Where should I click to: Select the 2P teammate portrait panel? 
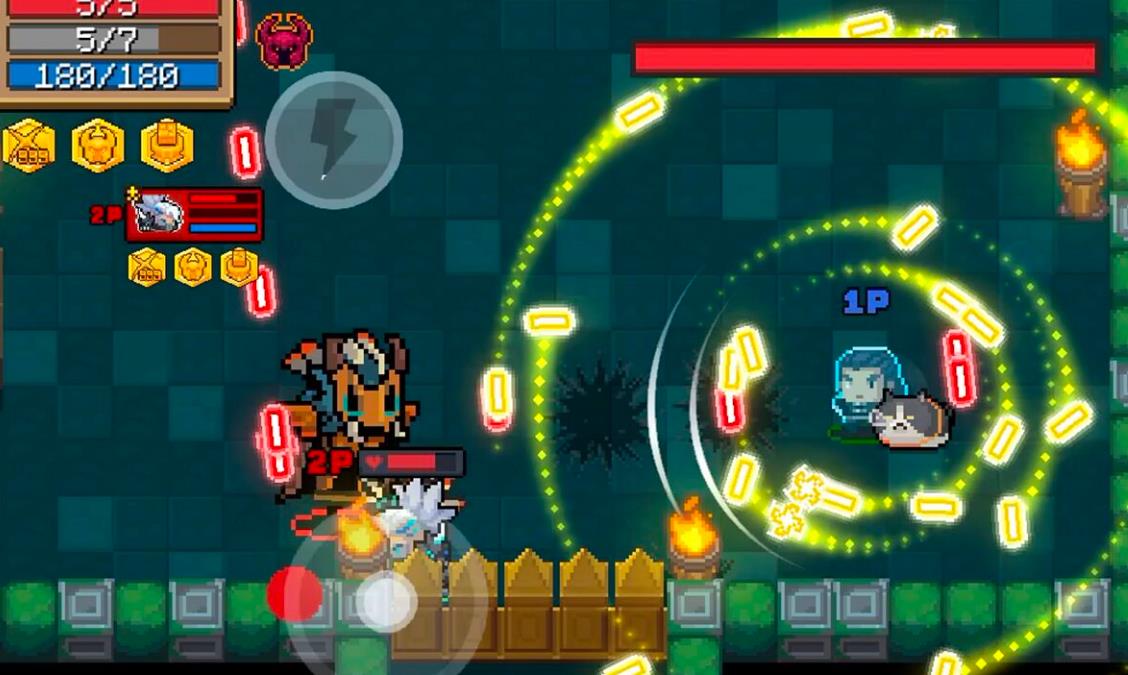tap(194, 214)
